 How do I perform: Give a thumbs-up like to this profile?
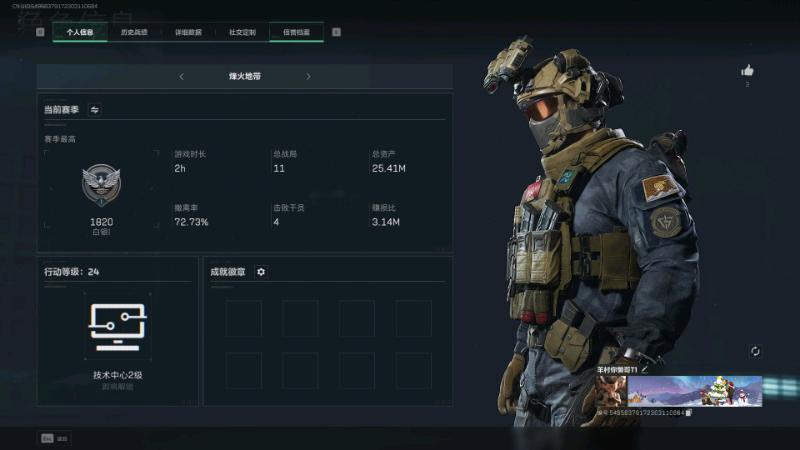click(x=747, y=71)
